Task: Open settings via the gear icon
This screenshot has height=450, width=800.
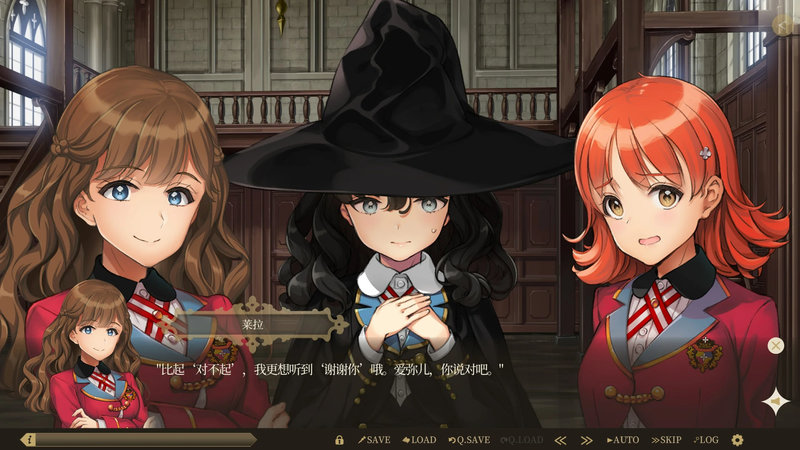Action: click(738, 440)
